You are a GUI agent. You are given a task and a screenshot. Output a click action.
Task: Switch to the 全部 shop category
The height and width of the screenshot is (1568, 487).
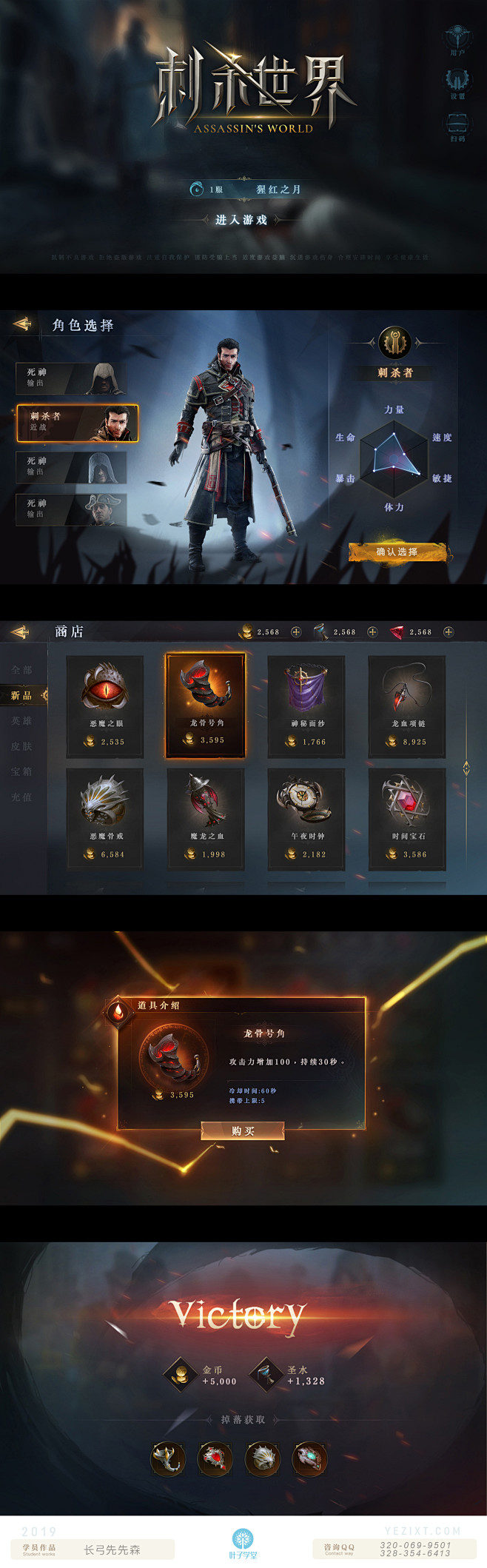[22, 670]
